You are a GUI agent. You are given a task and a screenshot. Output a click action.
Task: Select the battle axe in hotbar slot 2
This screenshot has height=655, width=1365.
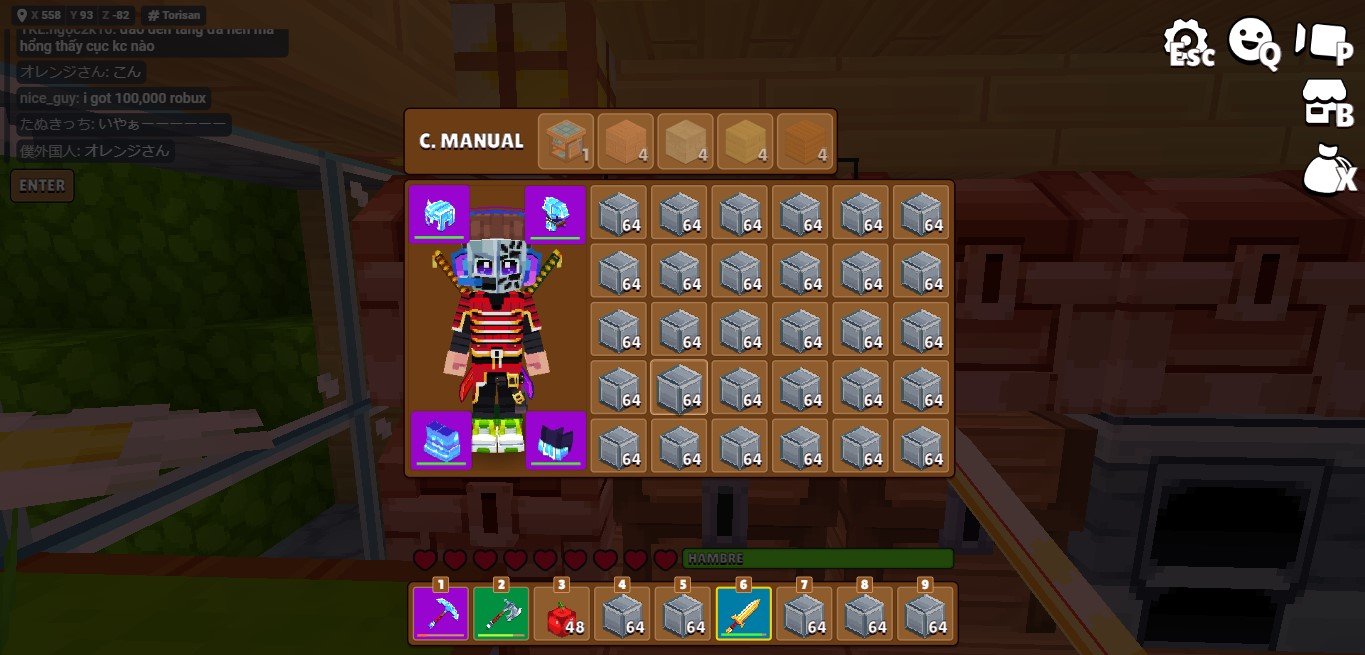501,613
